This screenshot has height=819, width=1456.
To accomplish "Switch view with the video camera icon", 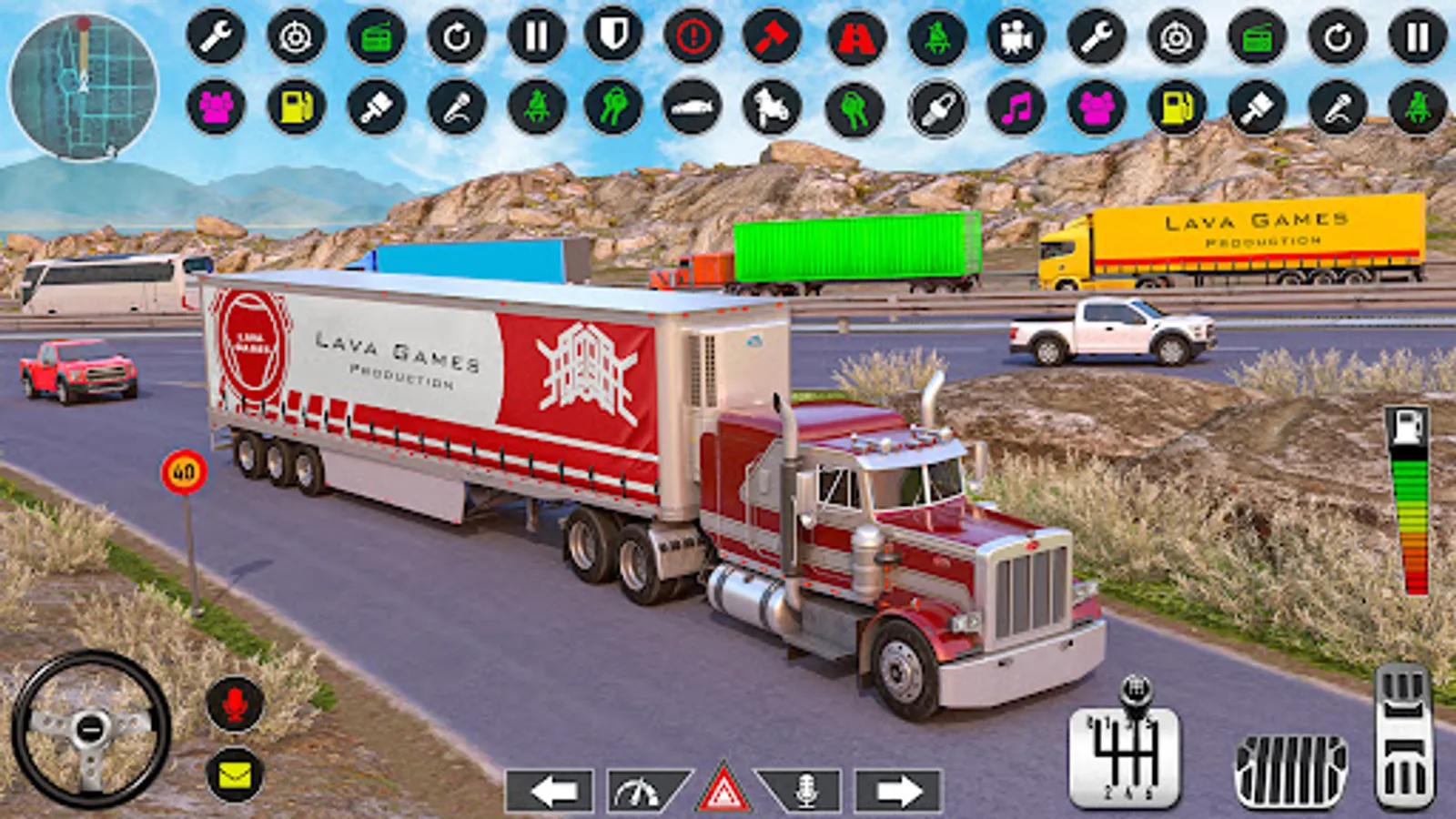I will click(1016, 38).
